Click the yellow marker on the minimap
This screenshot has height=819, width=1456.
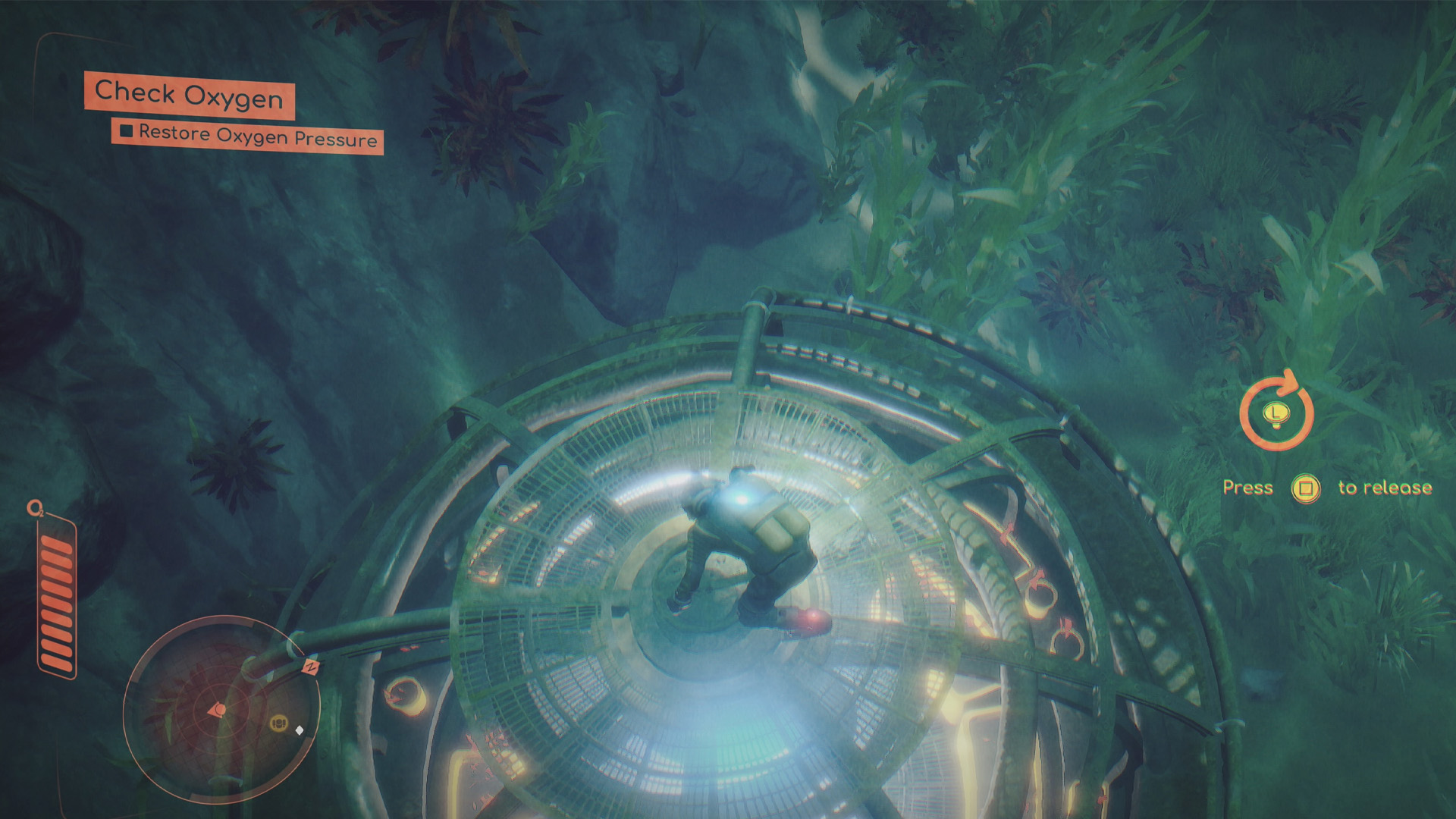click(x=278, y=723)
